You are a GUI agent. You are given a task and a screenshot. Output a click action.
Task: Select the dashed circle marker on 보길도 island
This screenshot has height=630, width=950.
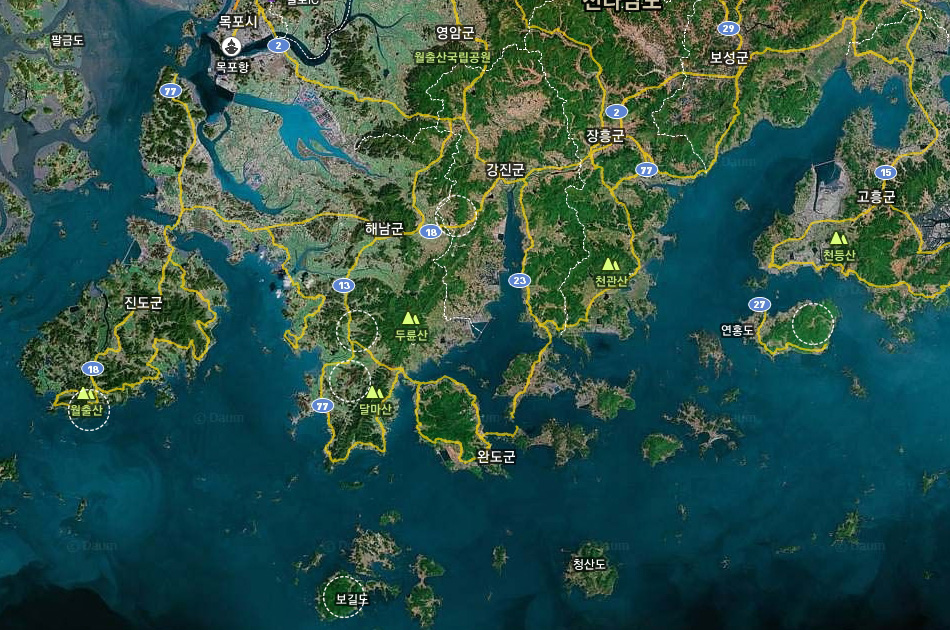pos(344,597)
